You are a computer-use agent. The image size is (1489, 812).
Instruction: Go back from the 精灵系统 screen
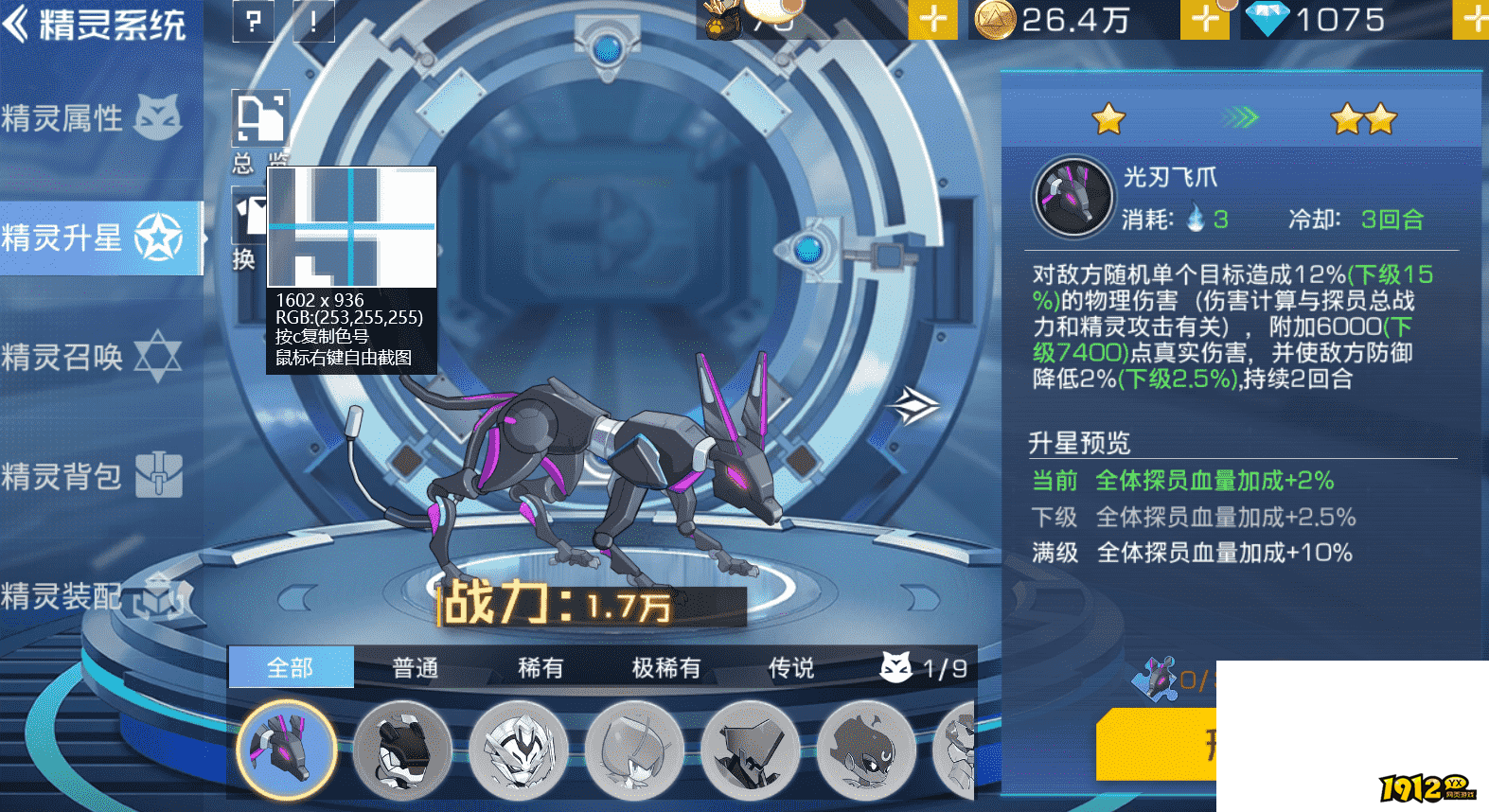17,24
